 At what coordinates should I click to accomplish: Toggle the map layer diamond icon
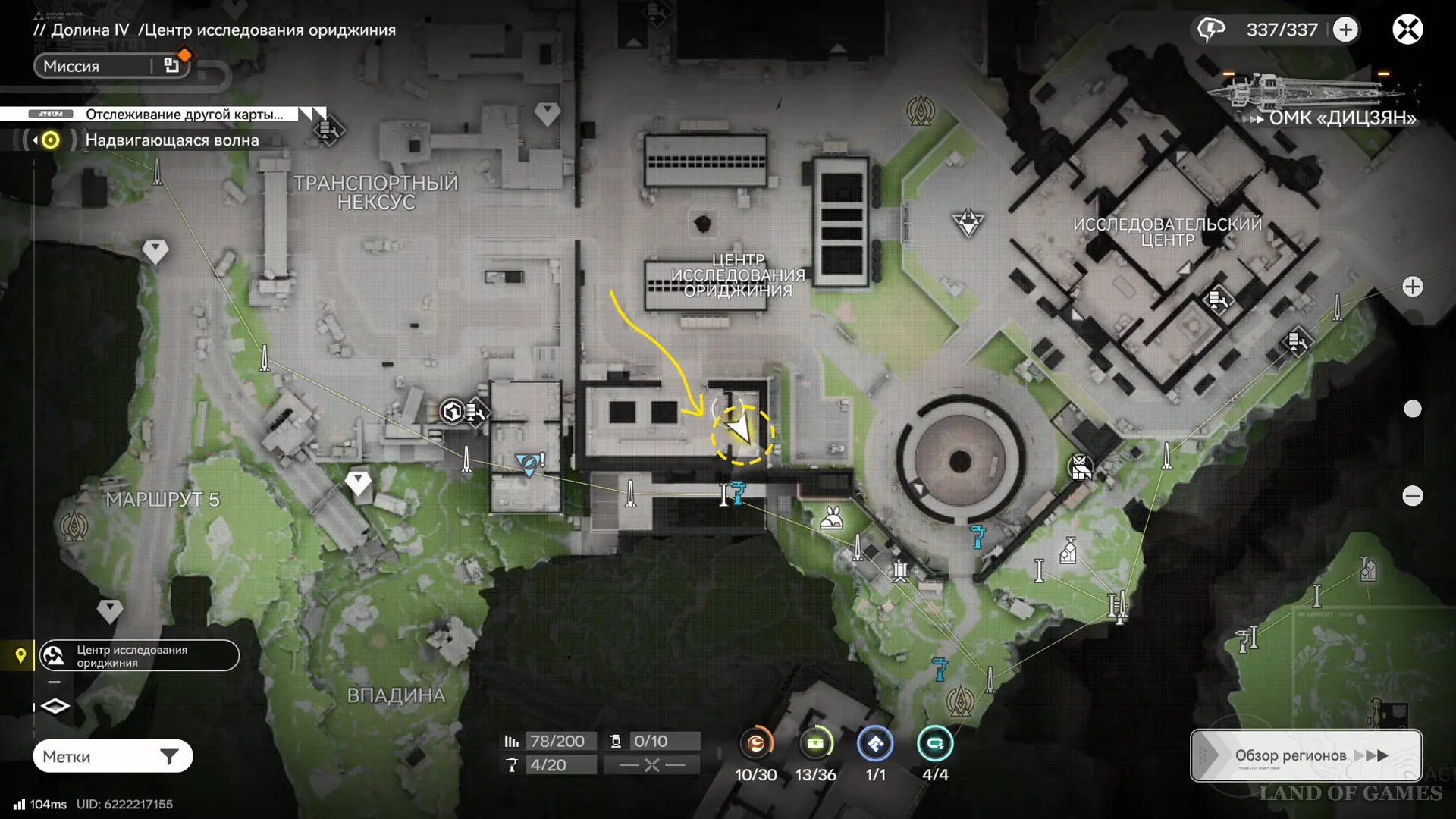coord(55,707)
